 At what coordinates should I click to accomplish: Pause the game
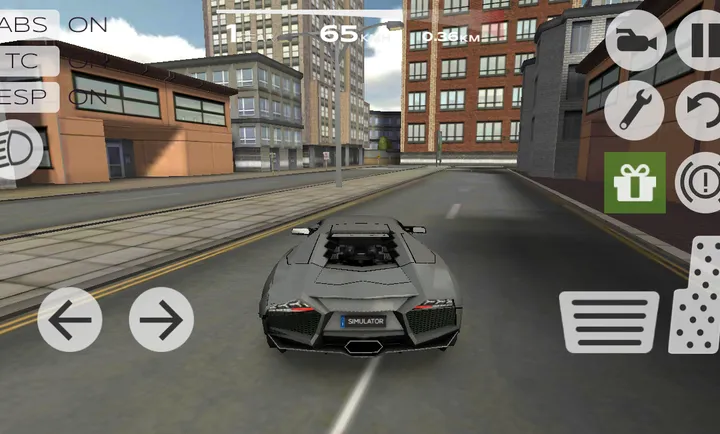700,41
